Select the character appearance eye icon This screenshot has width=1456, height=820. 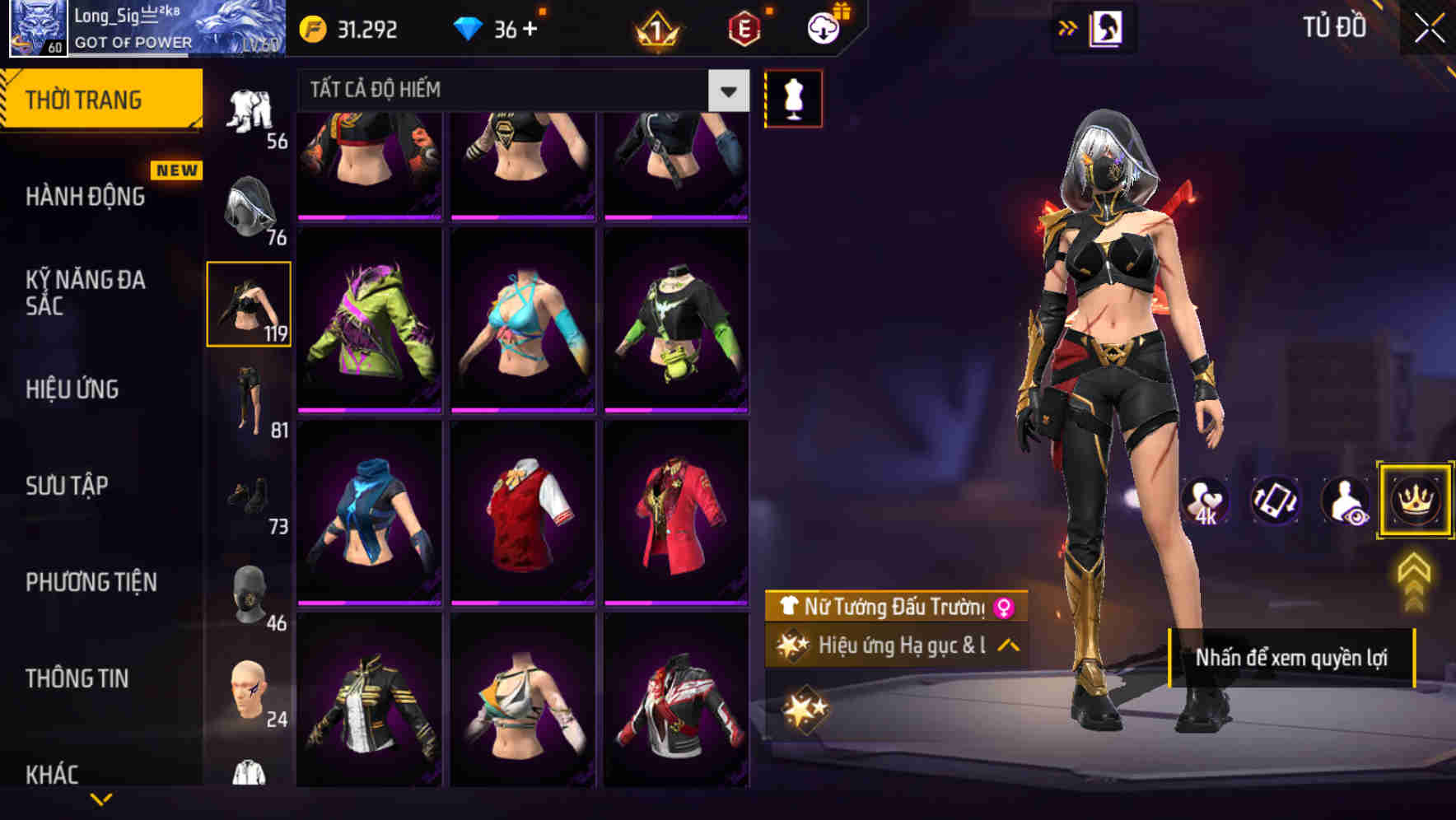click(x=1346, y=501)
